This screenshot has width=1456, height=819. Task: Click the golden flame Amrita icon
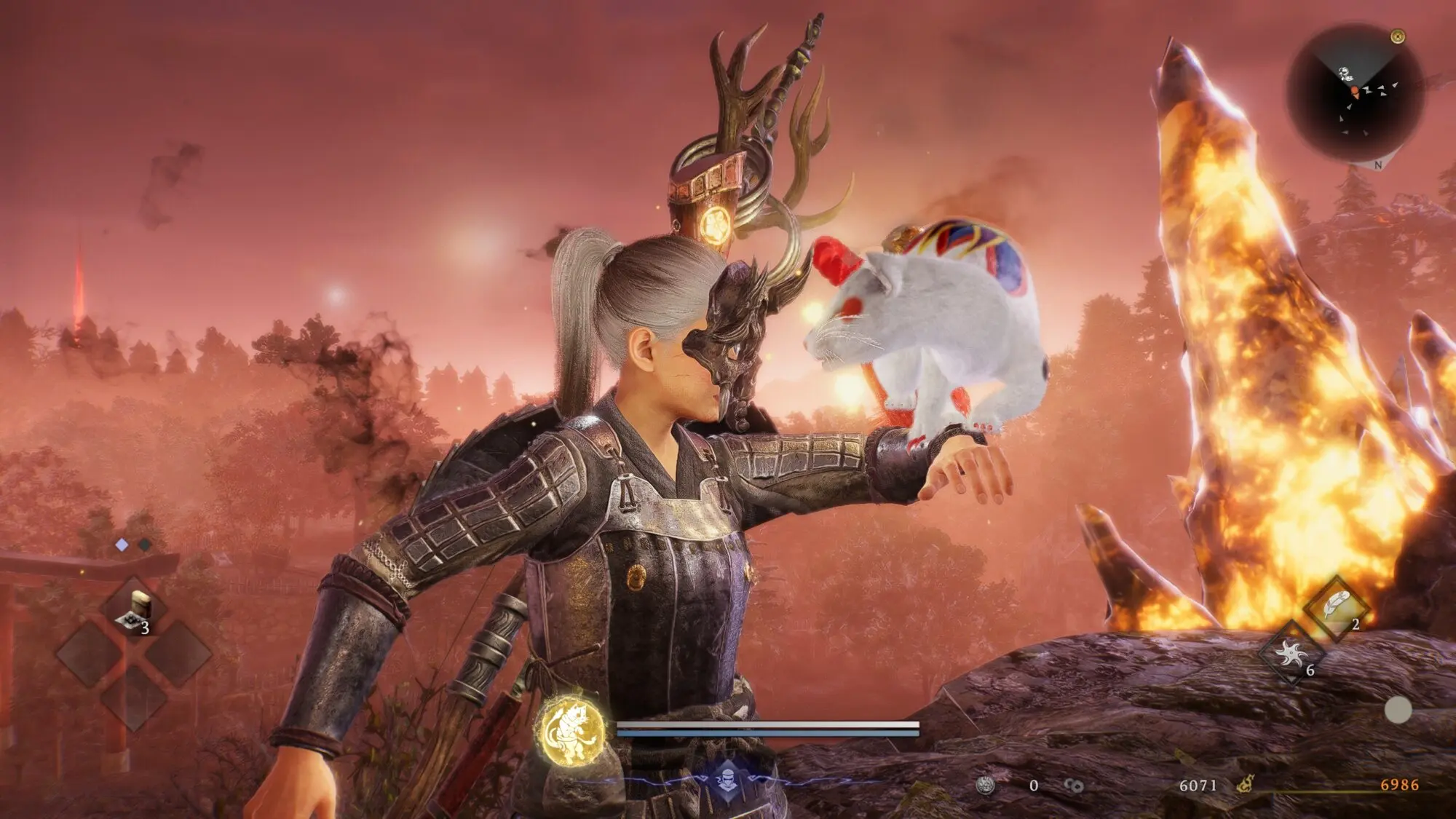tap(1246, 785)
